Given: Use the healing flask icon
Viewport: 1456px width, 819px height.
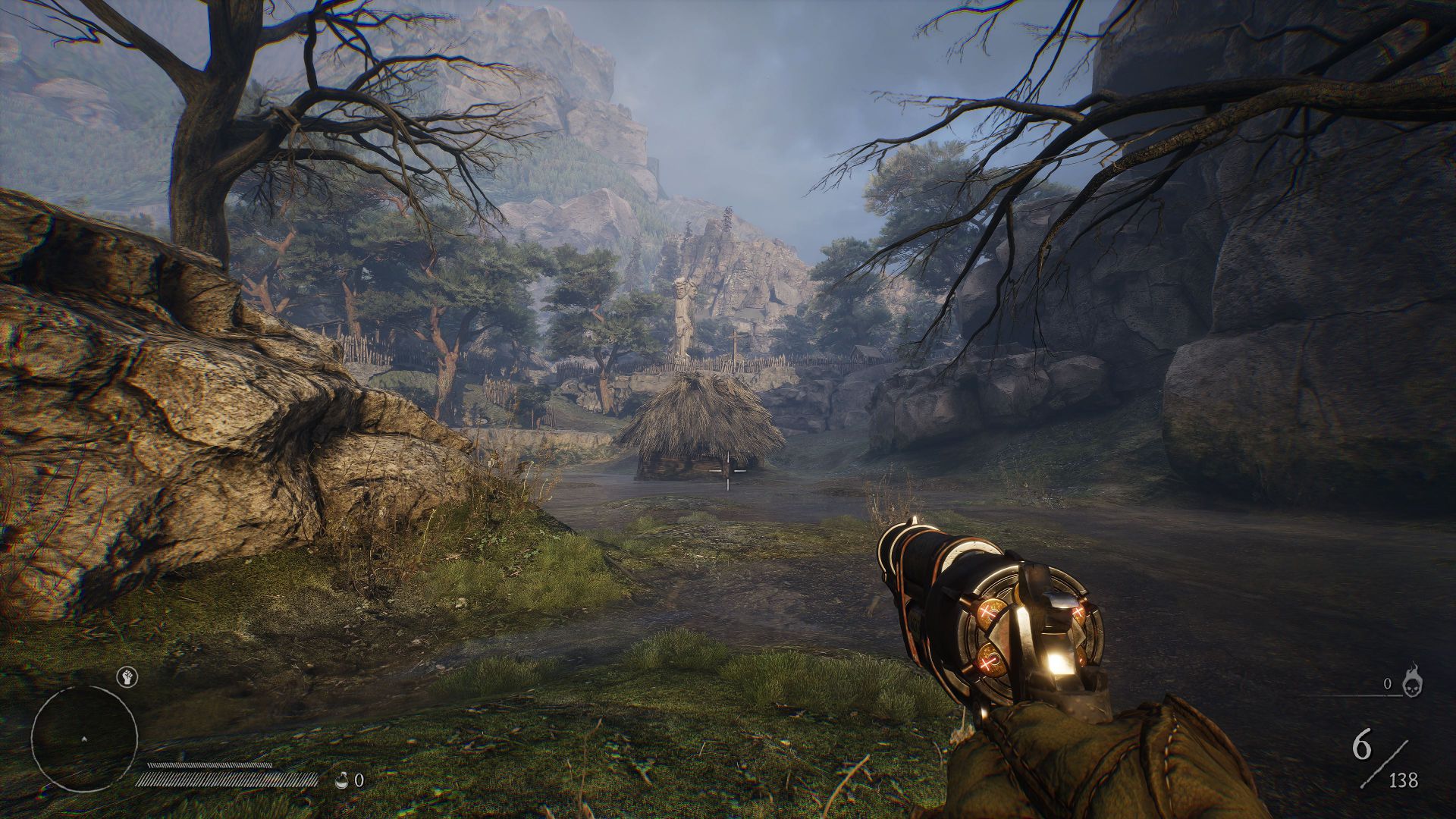Looking at the screenshot, I should pos(344,780).
